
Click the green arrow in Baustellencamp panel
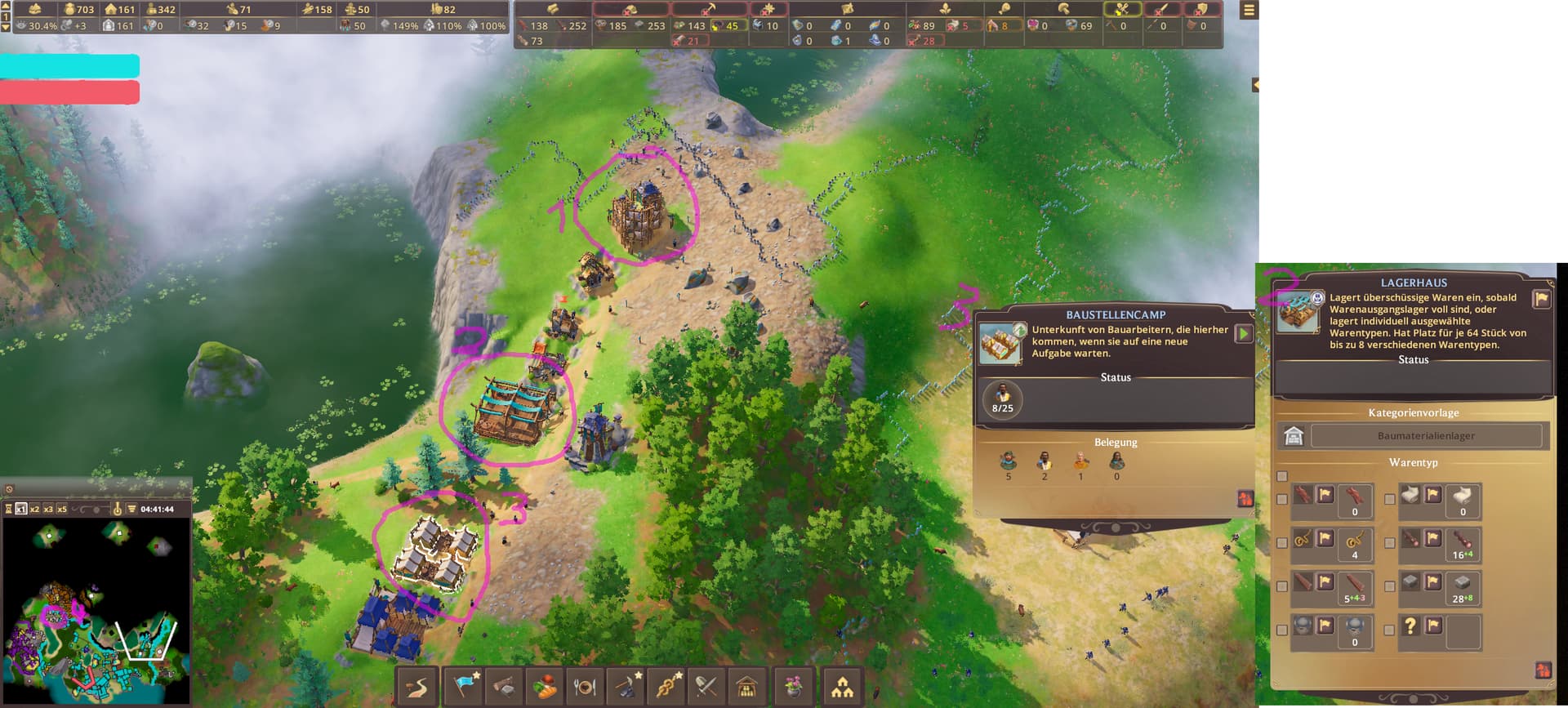(x=1243, y=333)
